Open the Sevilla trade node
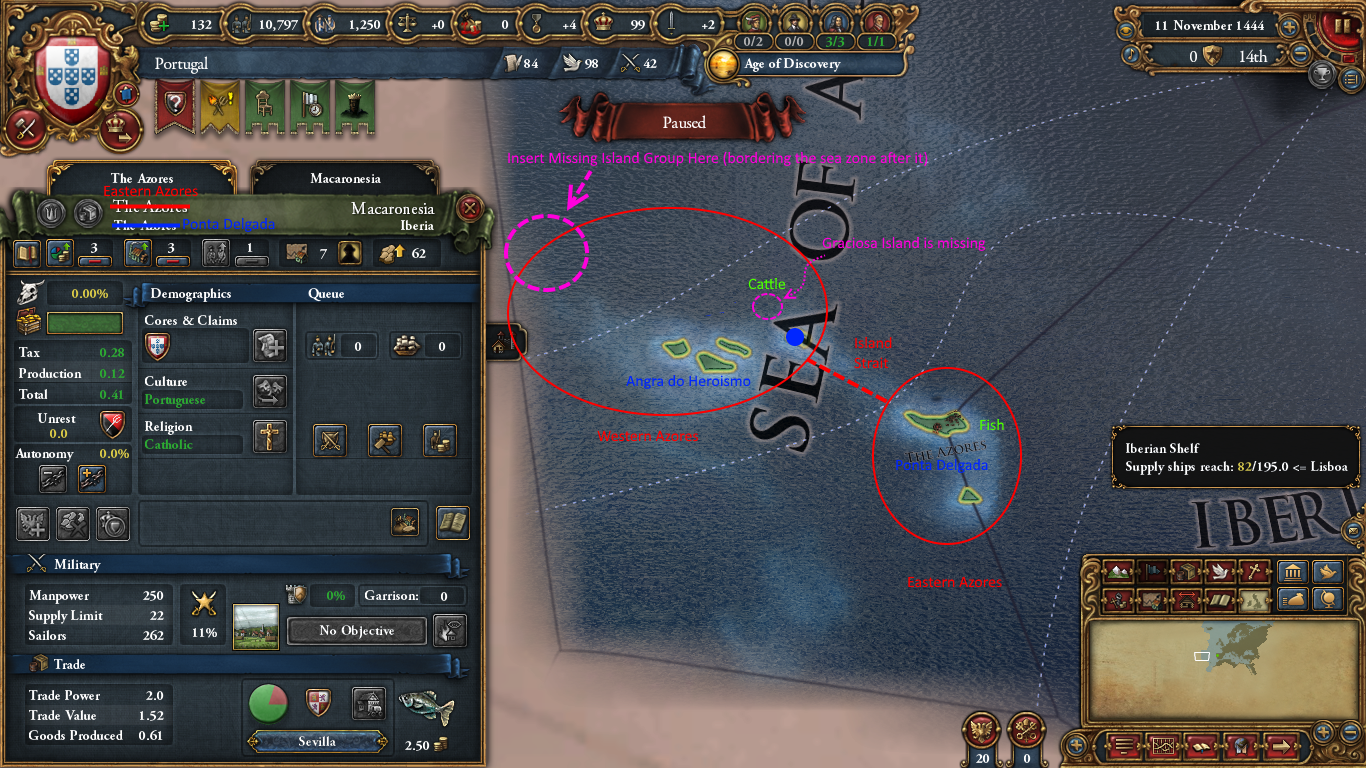Viewport: 1366px width, 768px height. click(318, 742)
